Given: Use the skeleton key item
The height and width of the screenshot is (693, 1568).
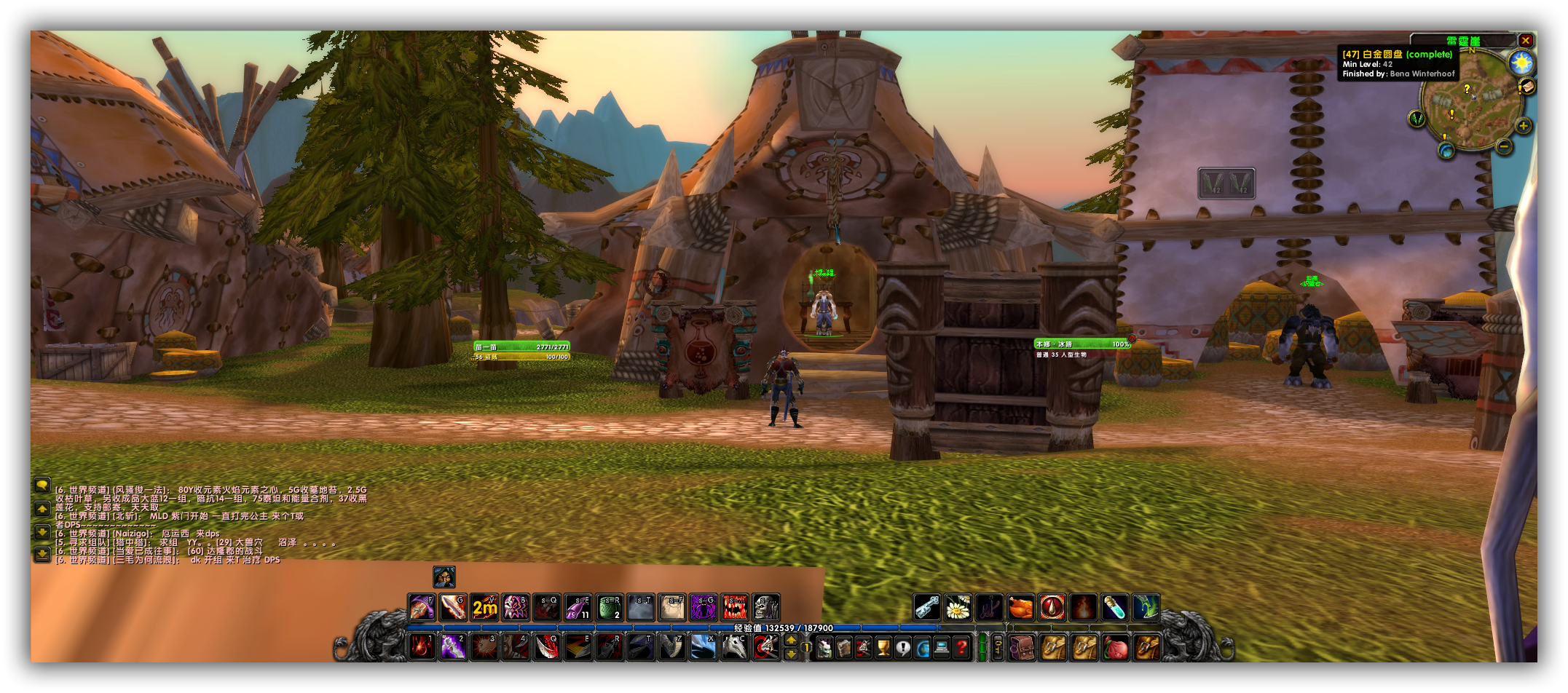Looking at the screenshot, I should coord(926,607).
